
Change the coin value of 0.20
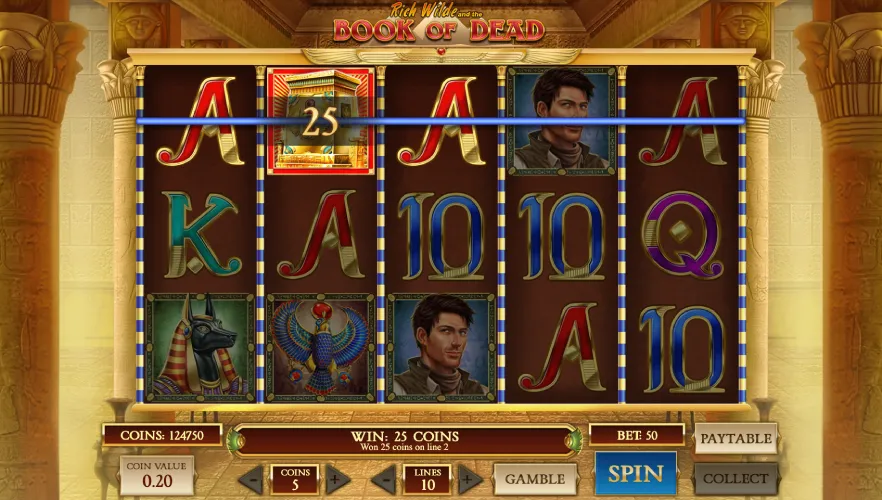click(x=157, y=476)
